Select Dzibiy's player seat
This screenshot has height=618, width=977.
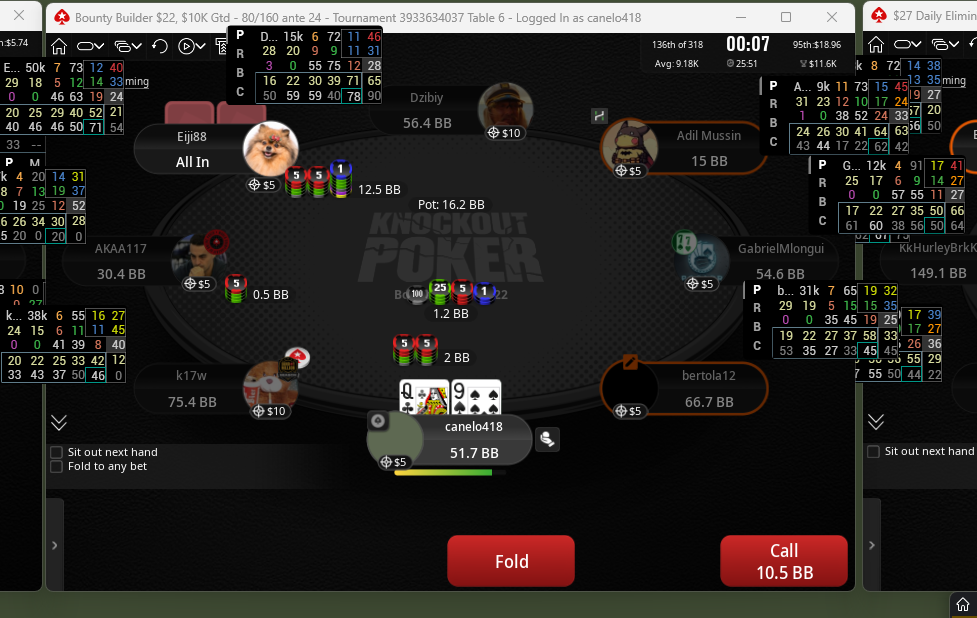(440, 110)
